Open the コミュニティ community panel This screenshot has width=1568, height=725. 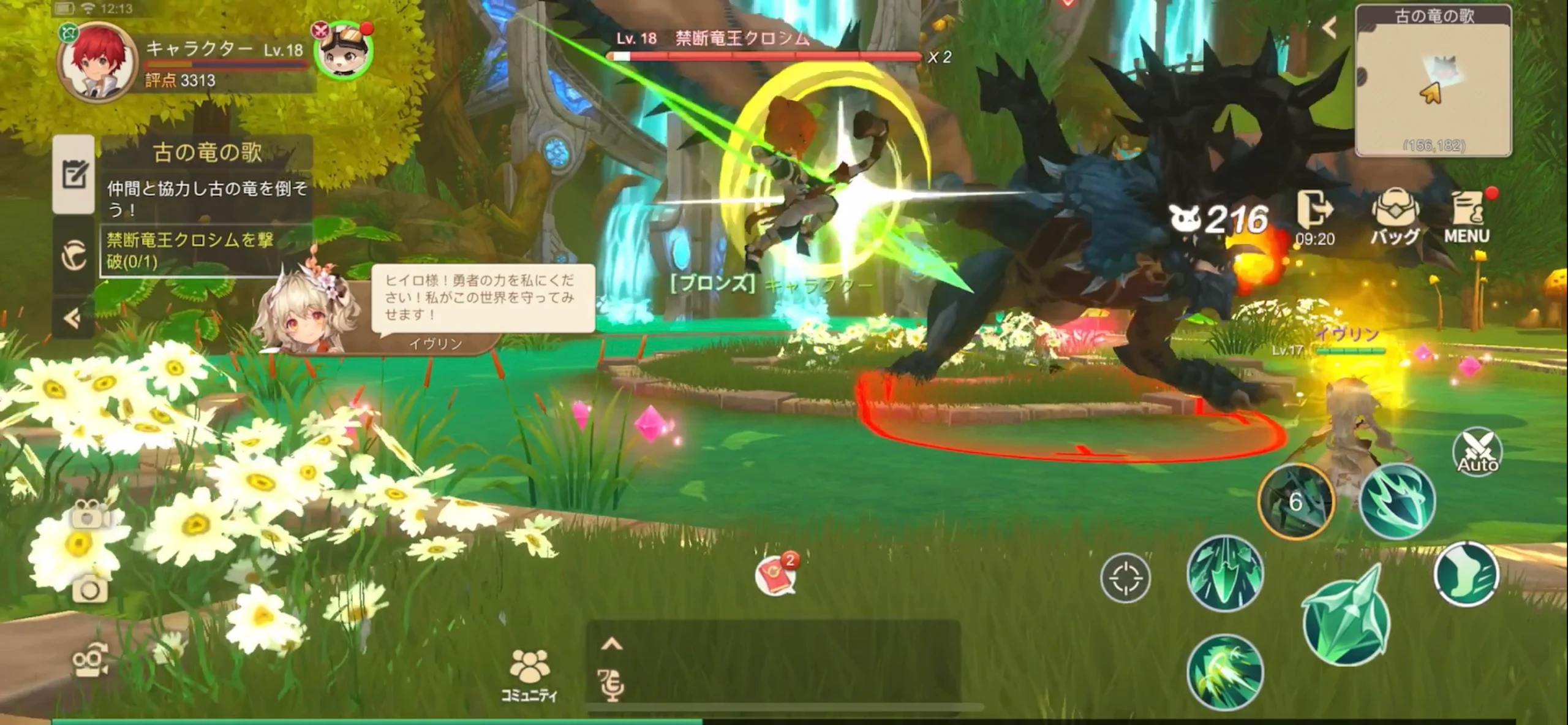click(529, 675)
